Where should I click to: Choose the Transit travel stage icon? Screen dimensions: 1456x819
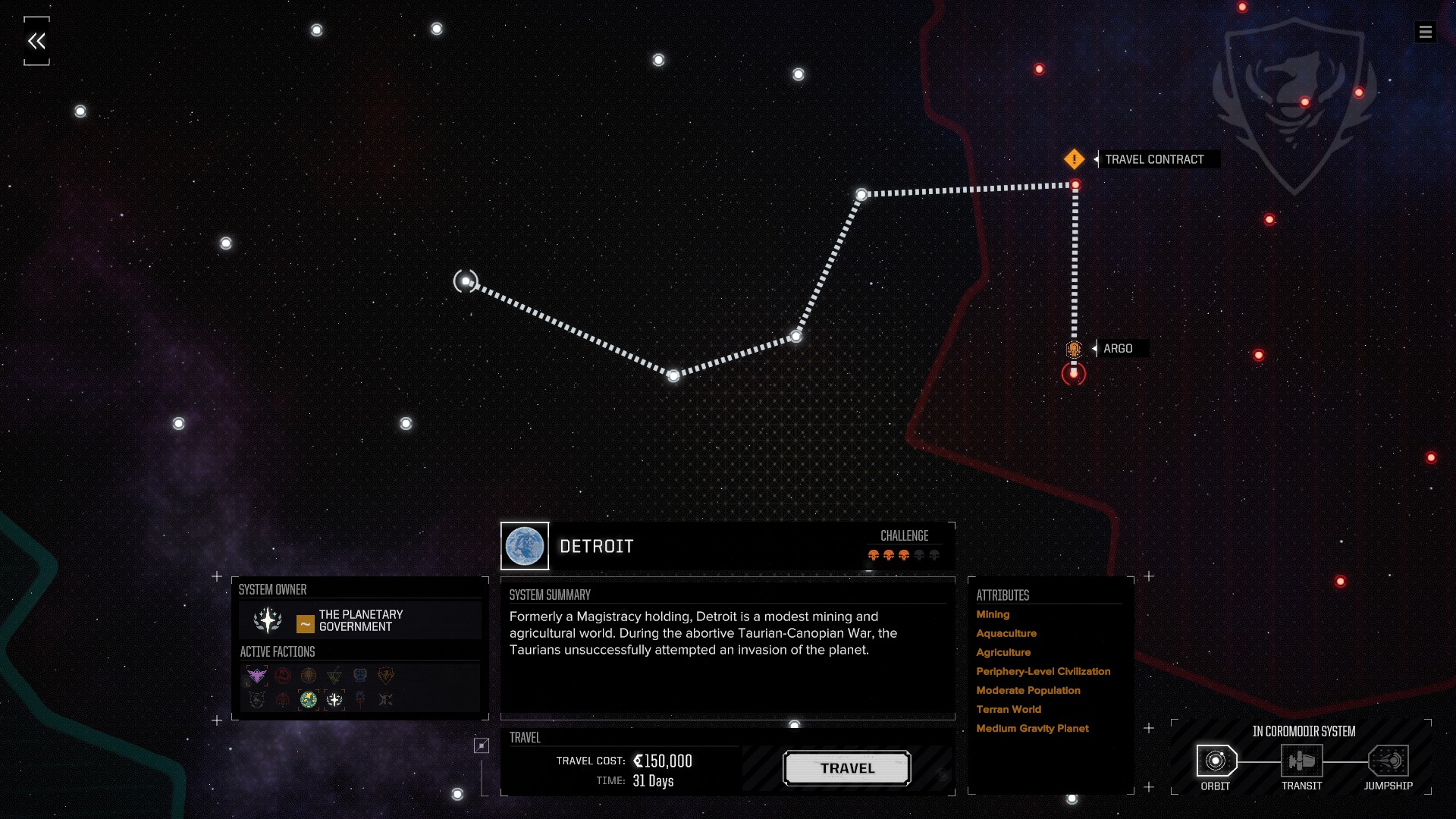[1301, 761]
